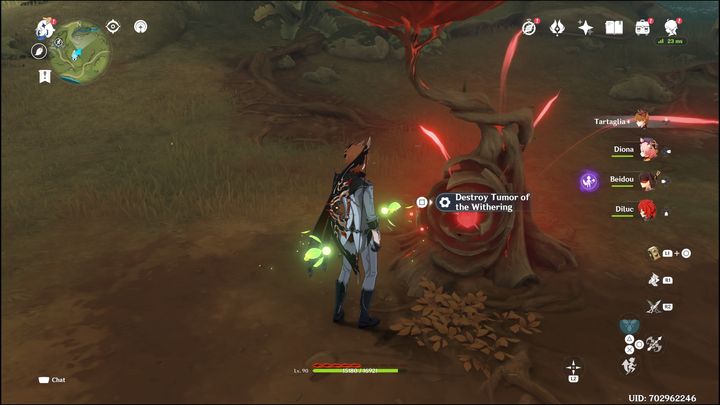The height and width of the screenshot is (405, 720).
Task: Switch to party member Diluc
Action: (648, 210)
